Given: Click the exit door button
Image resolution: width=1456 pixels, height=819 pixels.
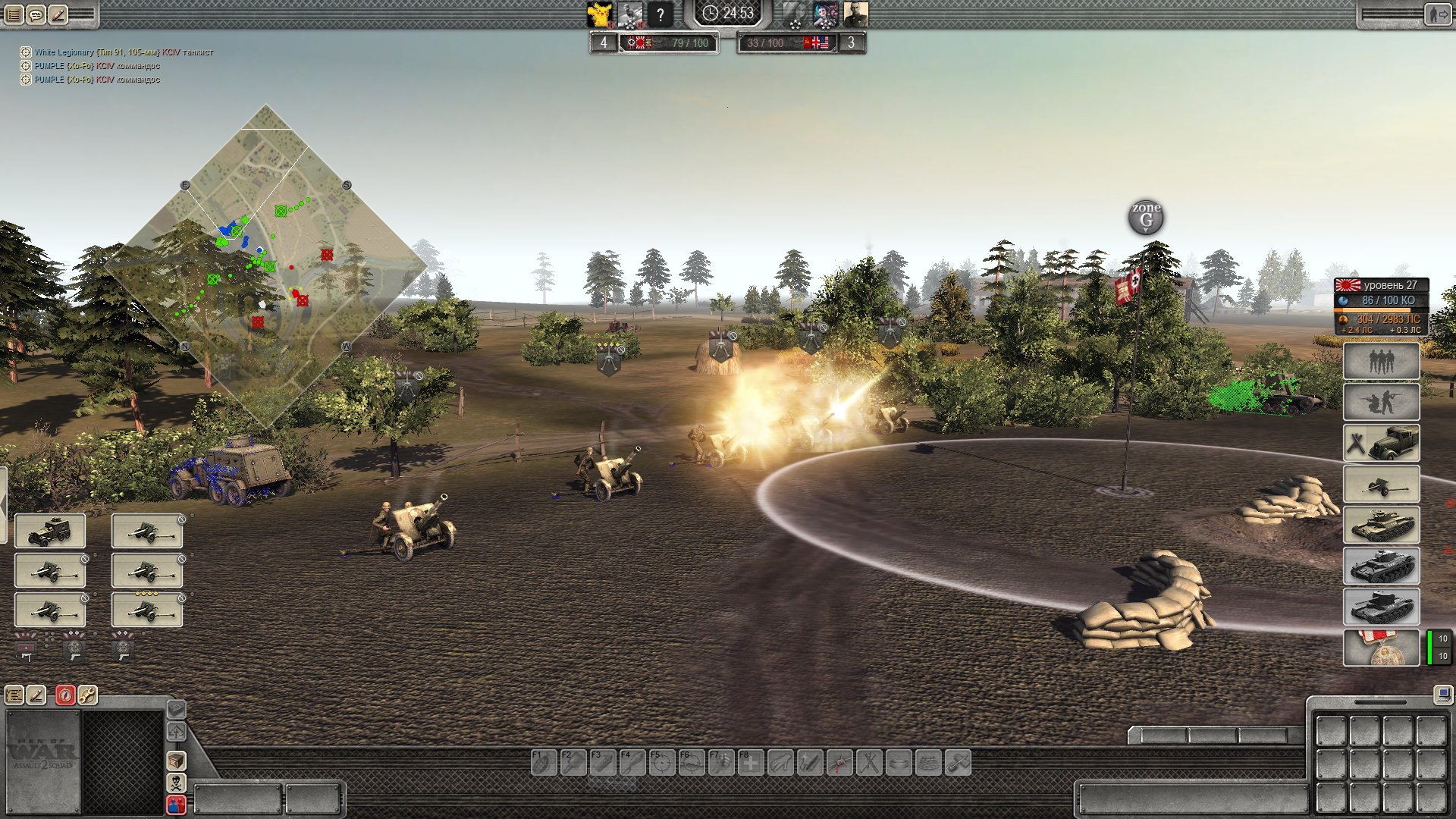Looking at the screenshot, I should click(x=1437, y=14).
